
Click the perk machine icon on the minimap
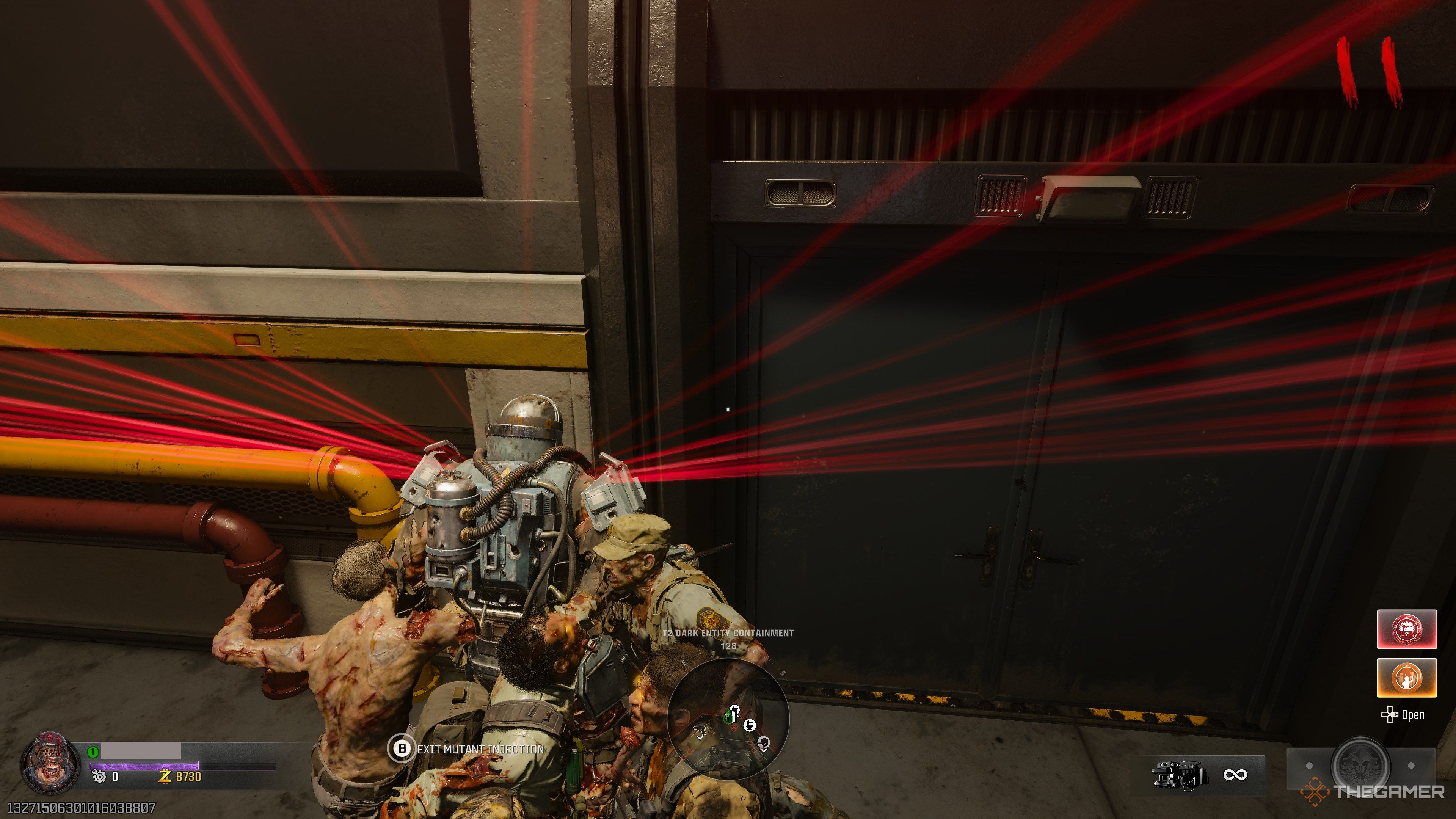[750, 725]
